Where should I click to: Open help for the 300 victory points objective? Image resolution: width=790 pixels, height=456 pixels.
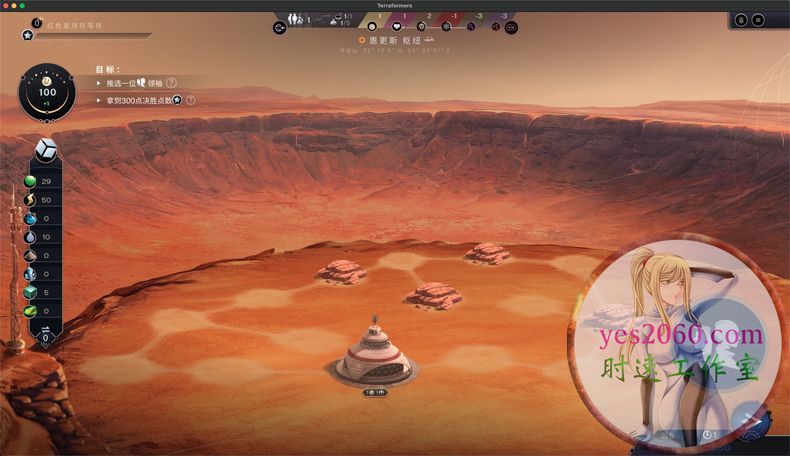[x=190, y=100]
